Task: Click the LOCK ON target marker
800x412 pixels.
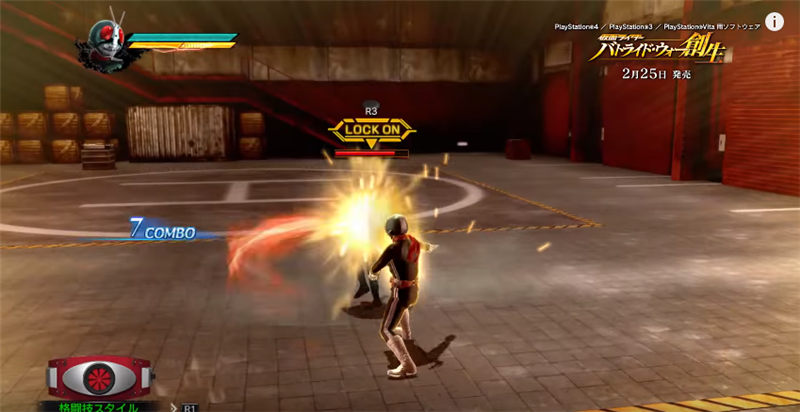Action: (x=371, y=129)
